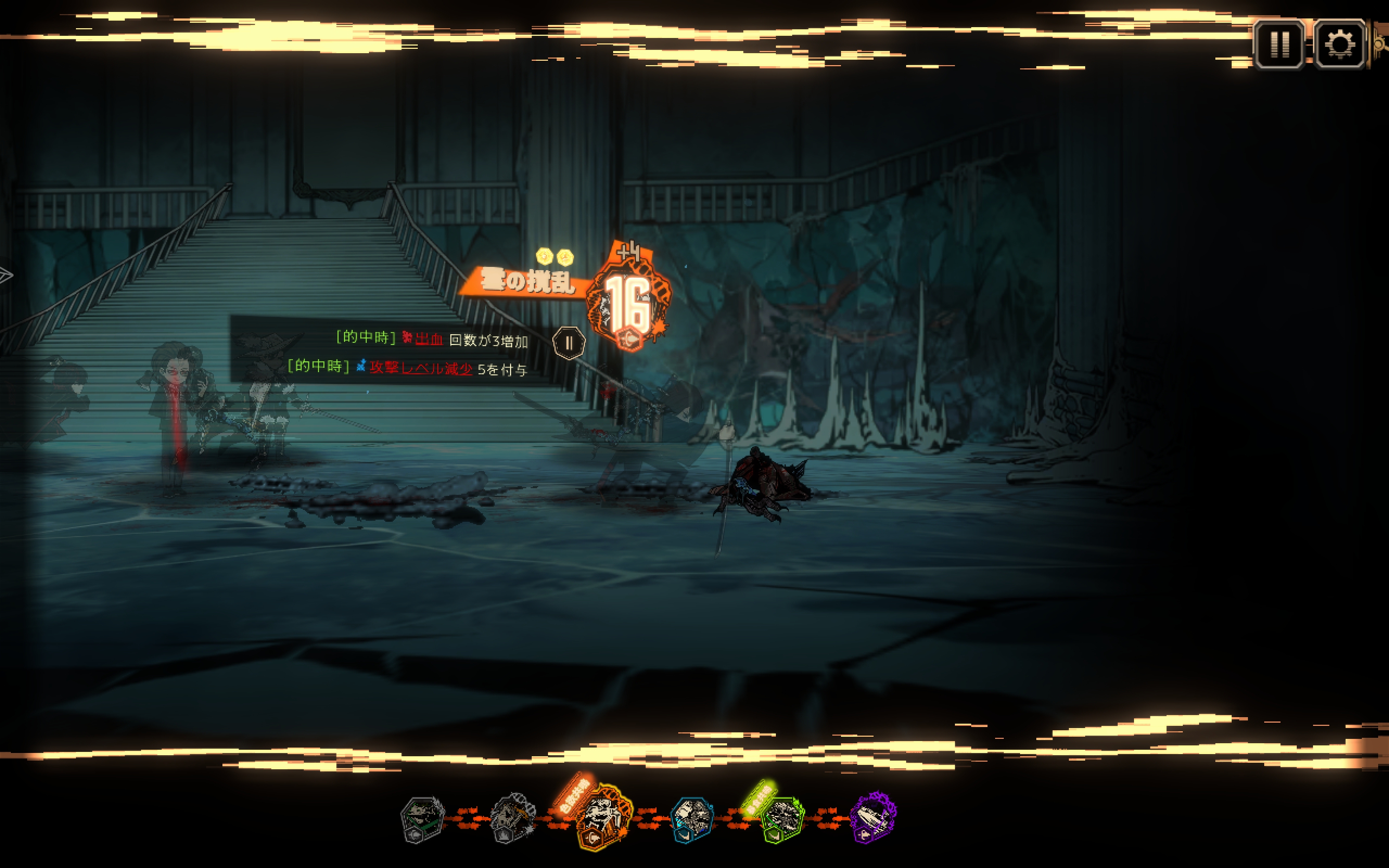Open settings via the gear button
Image resolution: width=1389 pixels, height=868 pixels.
point(1340,44)
